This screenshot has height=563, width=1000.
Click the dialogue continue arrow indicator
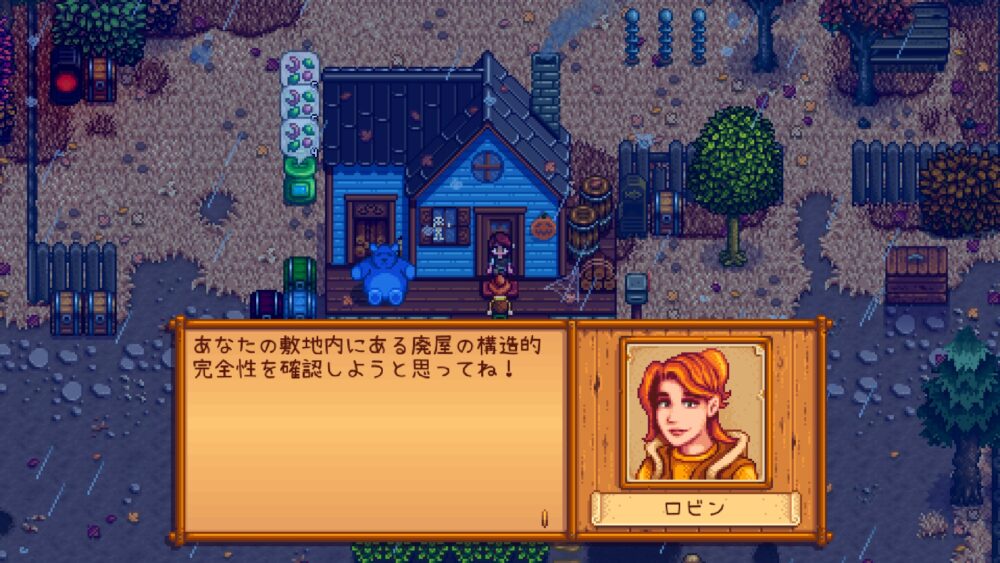(x=544, y=518)
